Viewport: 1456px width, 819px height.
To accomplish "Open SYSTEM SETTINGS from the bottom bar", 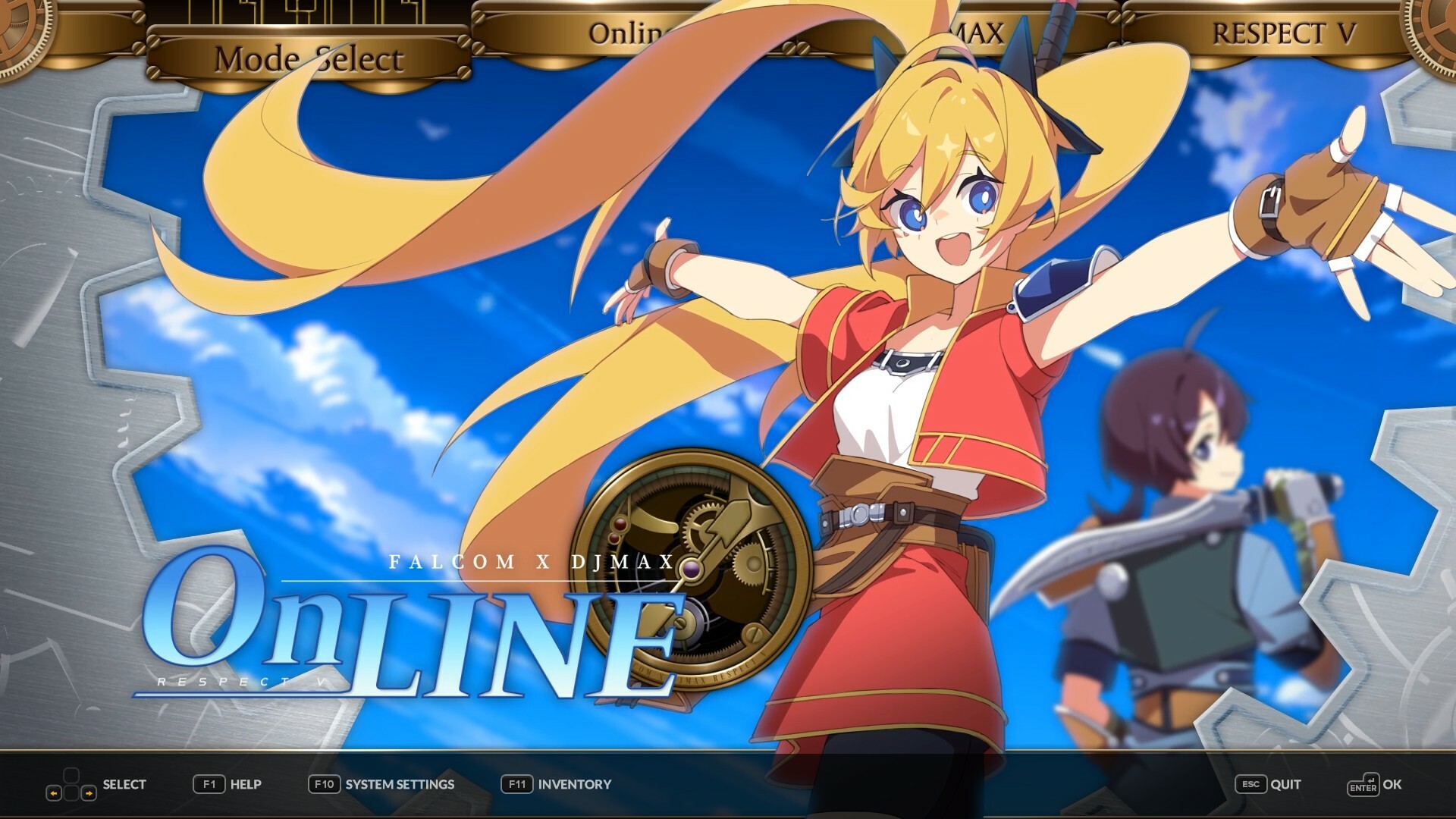I will click(398, 785).
